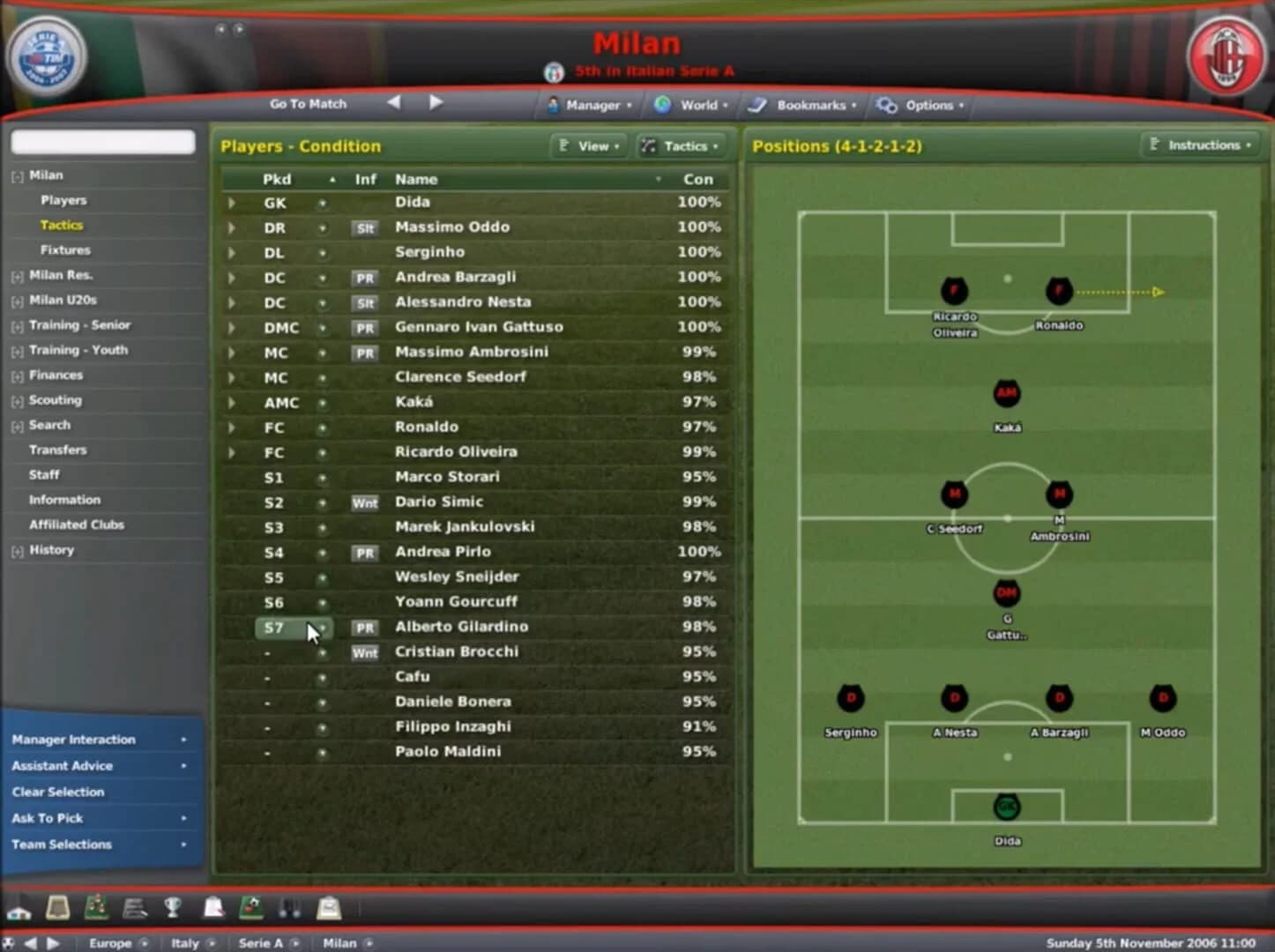Toggle the sort arrow on the Pkd column

pos(332,179)
